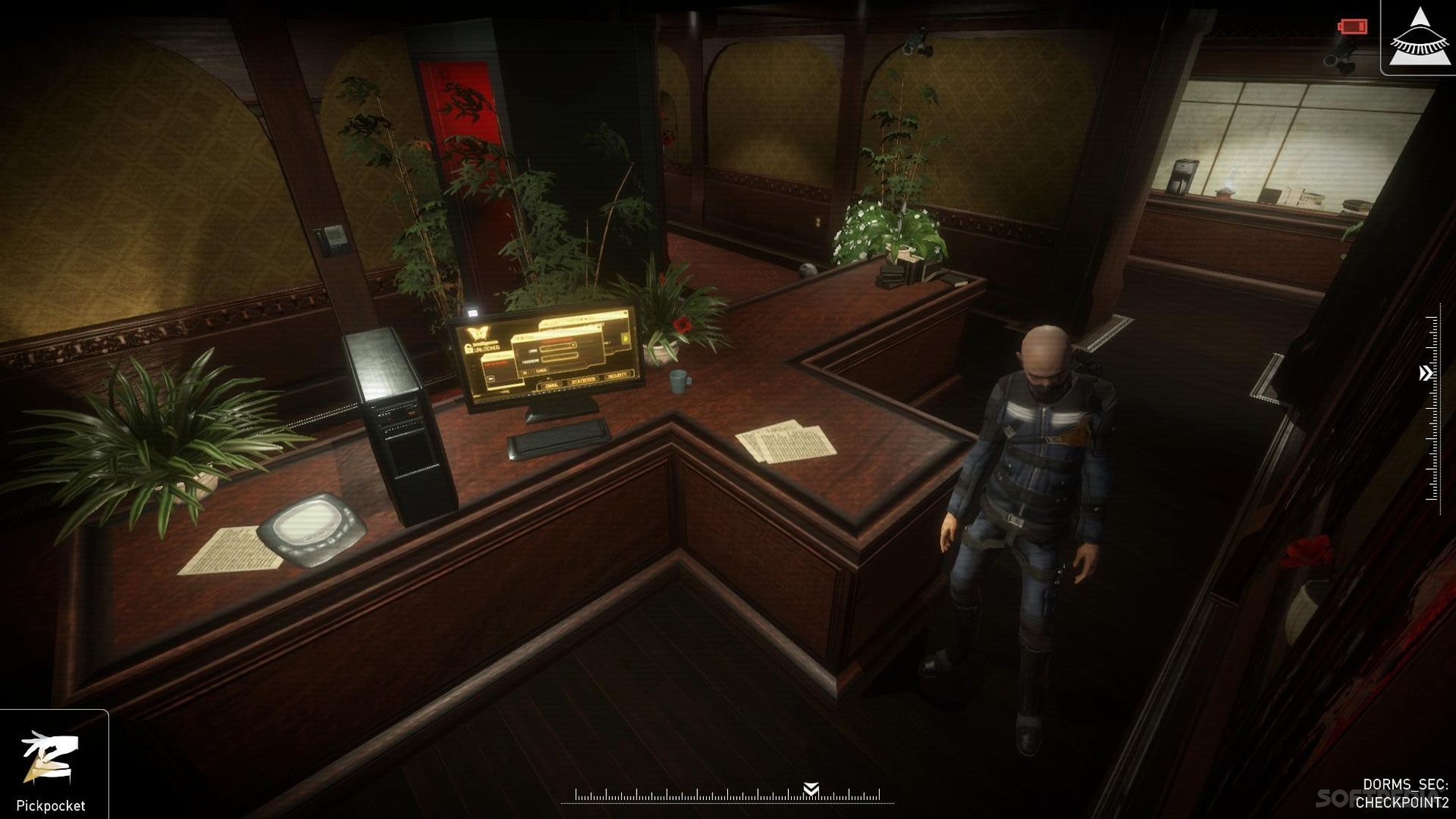Open the SECURITY tab on the terminal
This screenshot has height=819, width=1456.
coord(617,376)
